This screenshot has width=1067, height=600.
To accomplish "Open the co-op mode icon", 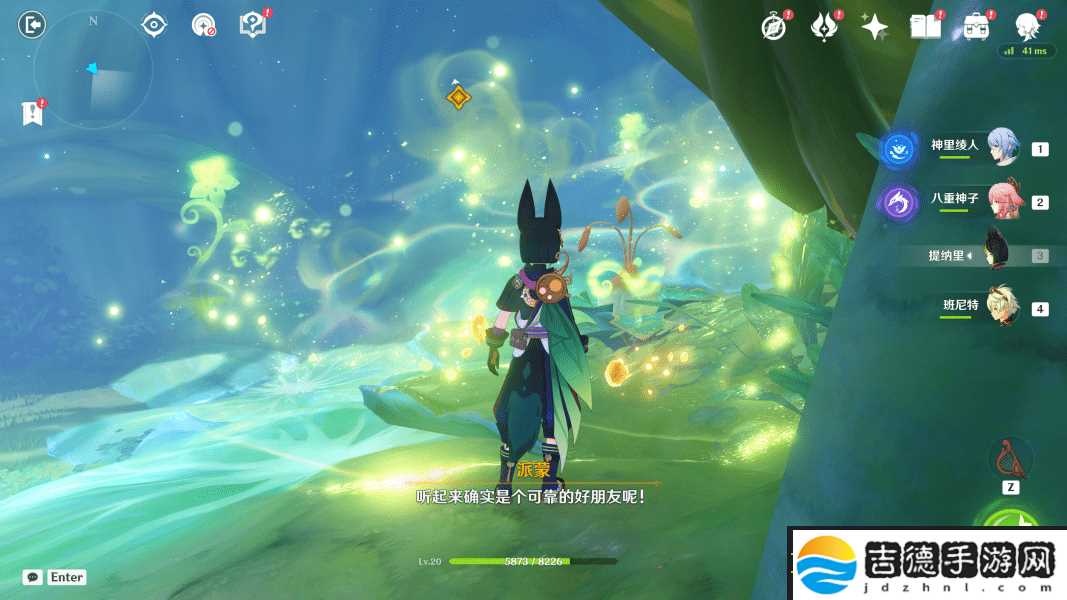I will pos(204,25).
